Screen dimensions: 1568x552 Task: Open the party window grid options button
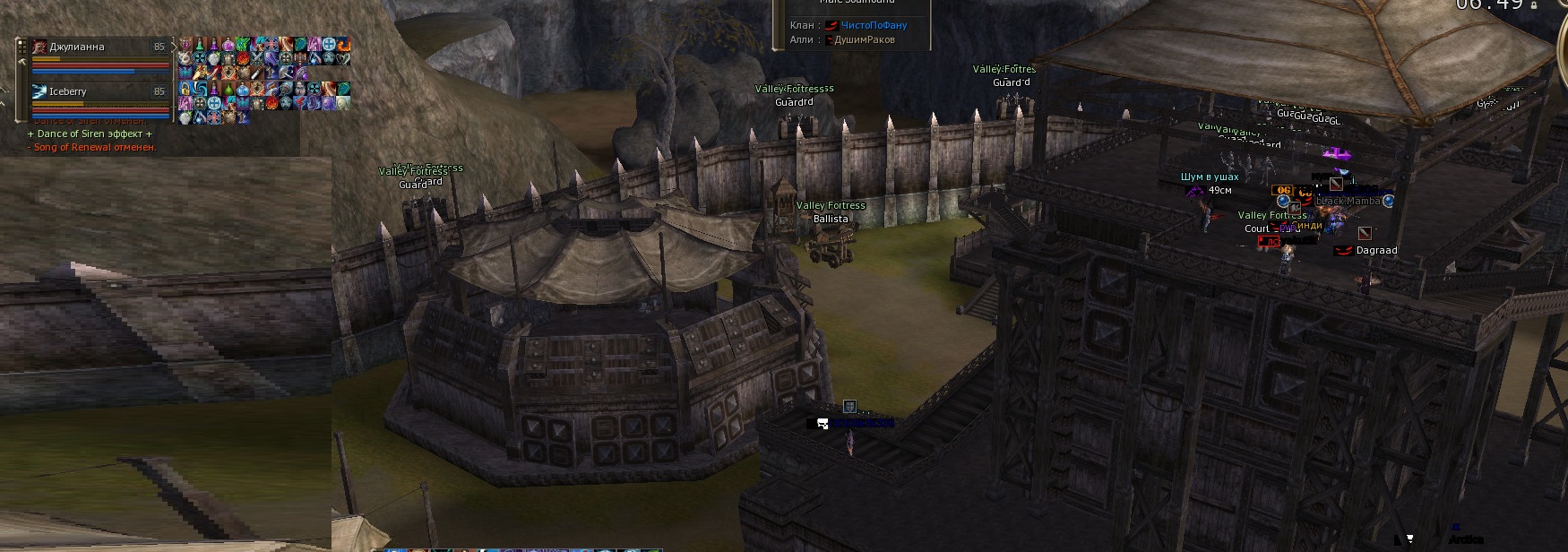pos(22,47)
